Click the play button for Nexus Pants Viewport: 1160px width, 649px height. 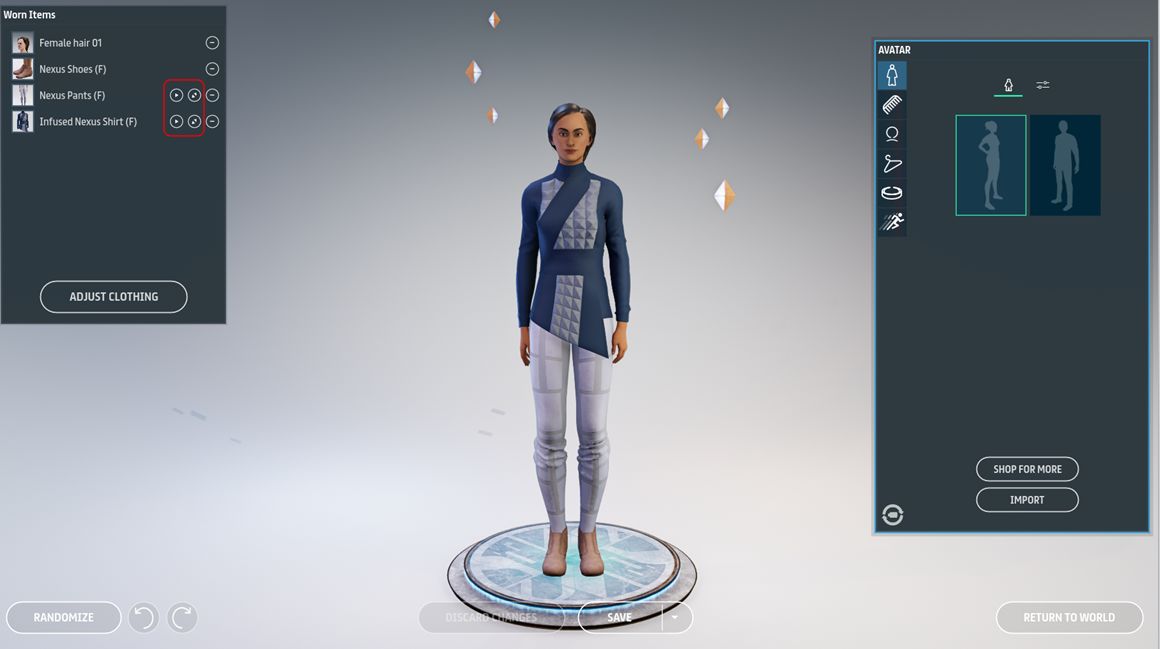click(x=176, y=95)
